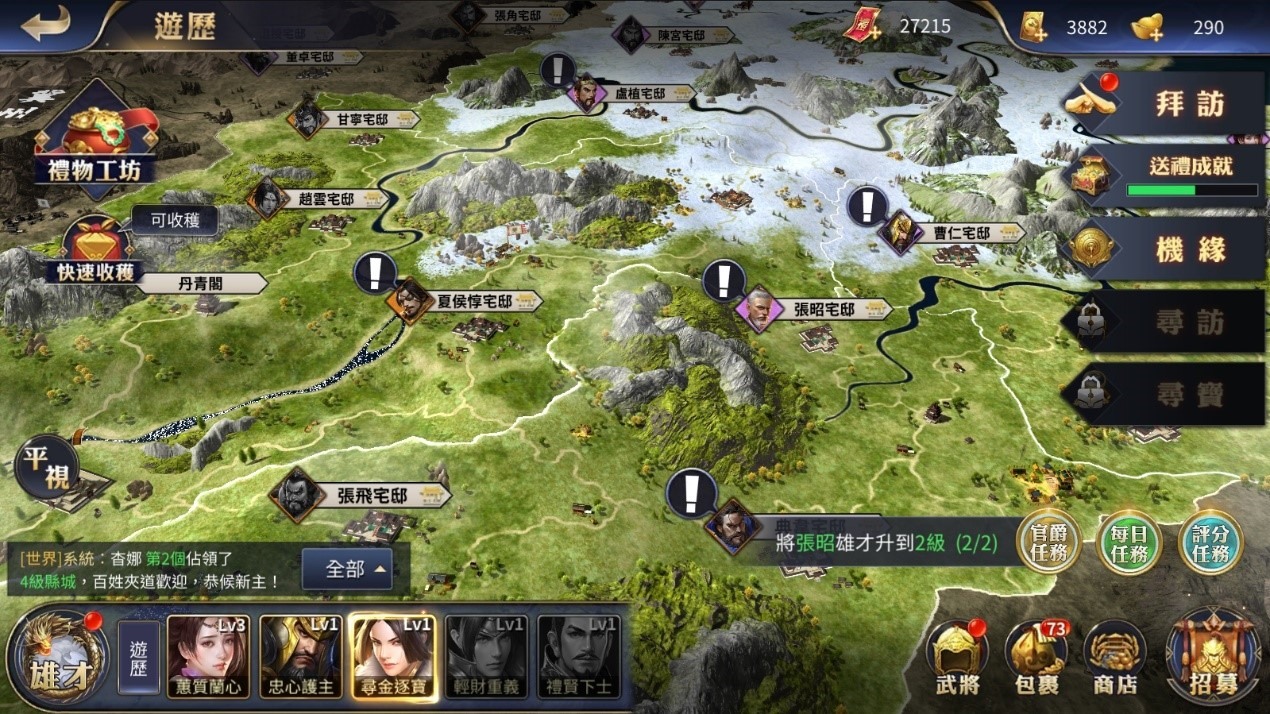Image resolution: width=1270 pixels, height=714 pixels.
Task: Open 評分任務 rating missions
Action: pyautogui.click(x=1210, y=543)
